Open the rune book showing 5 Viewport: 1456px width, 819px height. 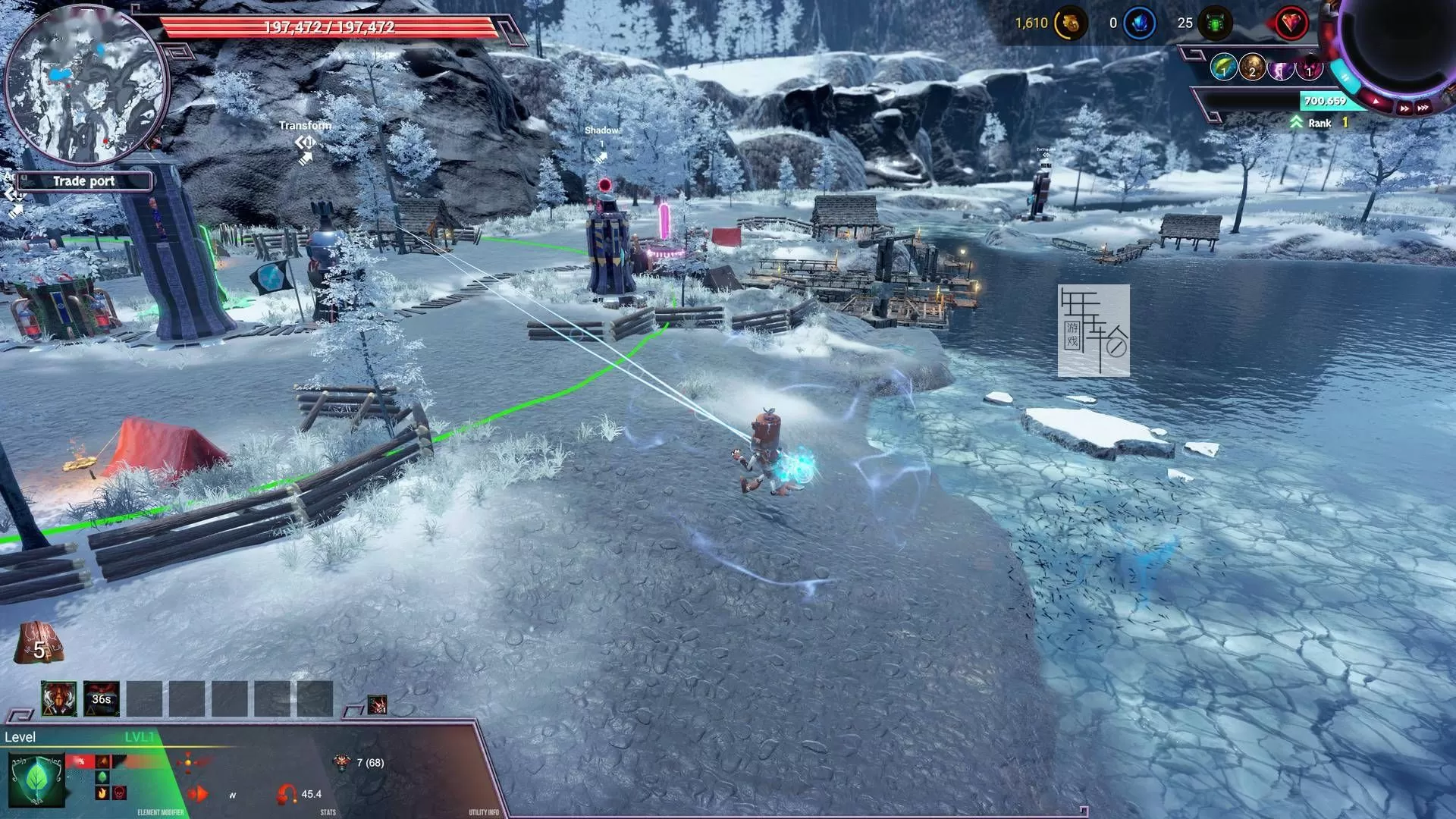[38, 643]
